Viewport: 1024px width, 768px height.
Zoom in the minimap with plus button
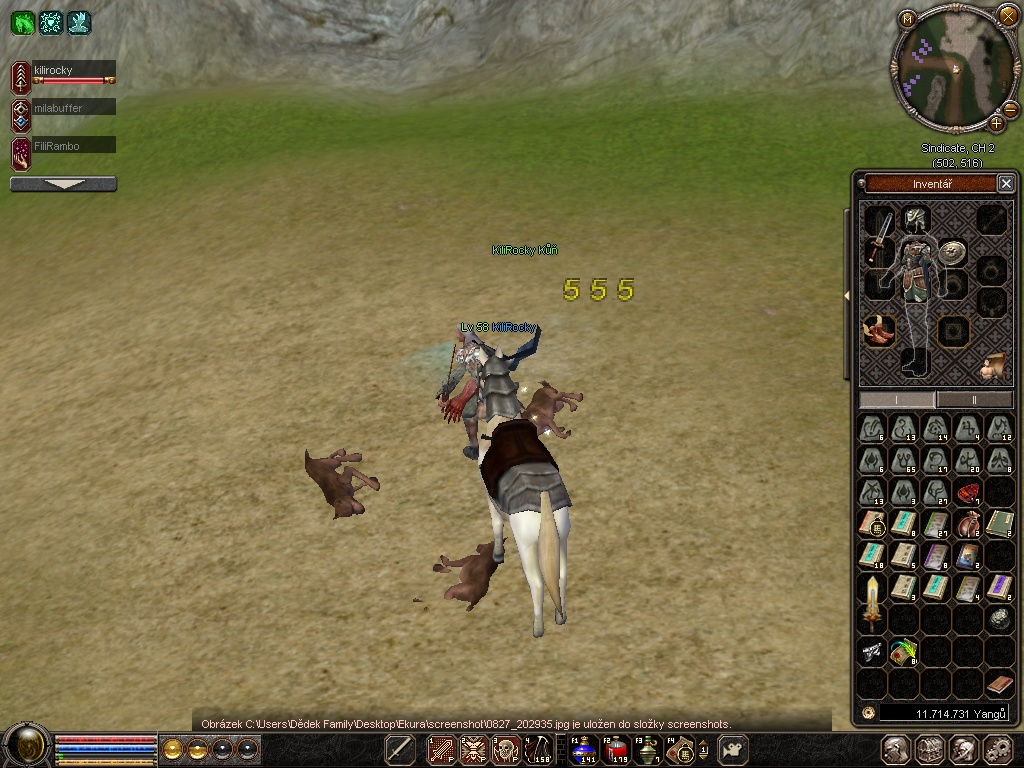point(997,124)
